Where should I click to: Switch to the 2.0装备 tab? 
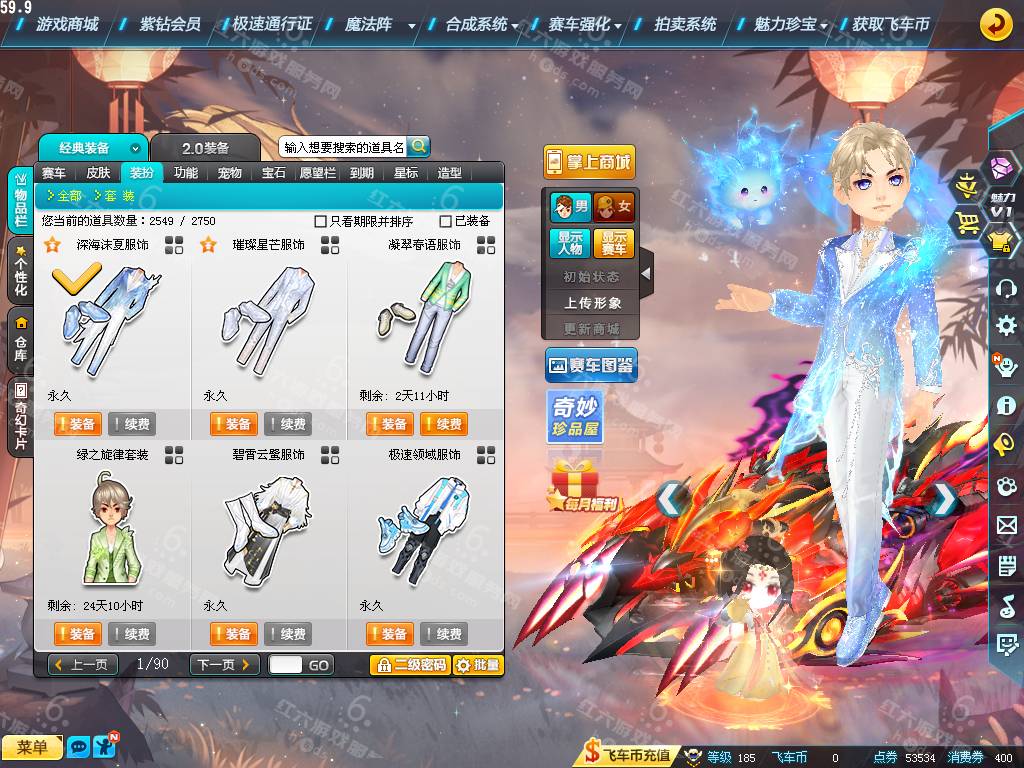pos(205,148)
